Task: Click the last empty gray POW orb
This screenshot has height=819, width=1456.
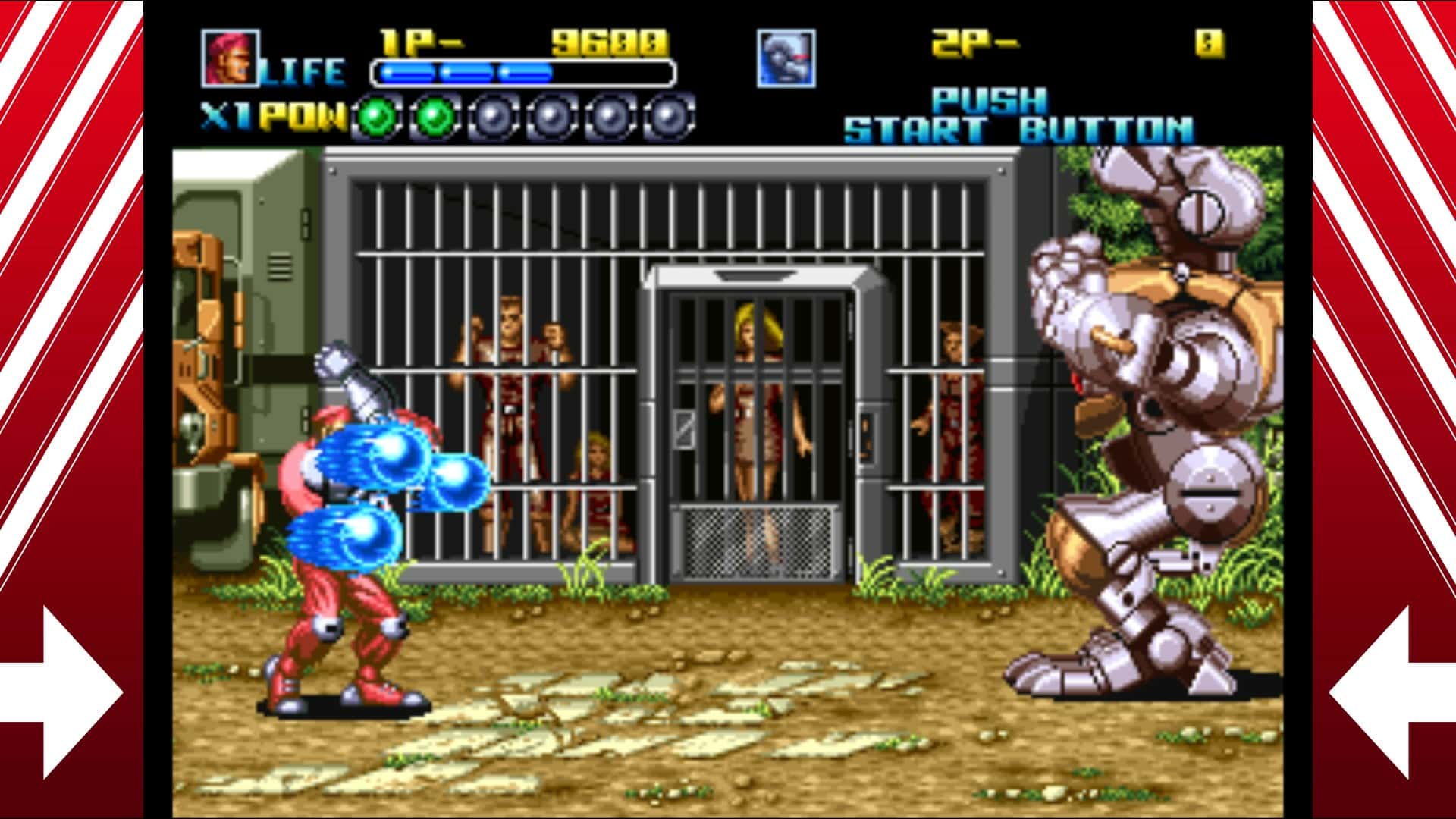Action: pos(667,115)
